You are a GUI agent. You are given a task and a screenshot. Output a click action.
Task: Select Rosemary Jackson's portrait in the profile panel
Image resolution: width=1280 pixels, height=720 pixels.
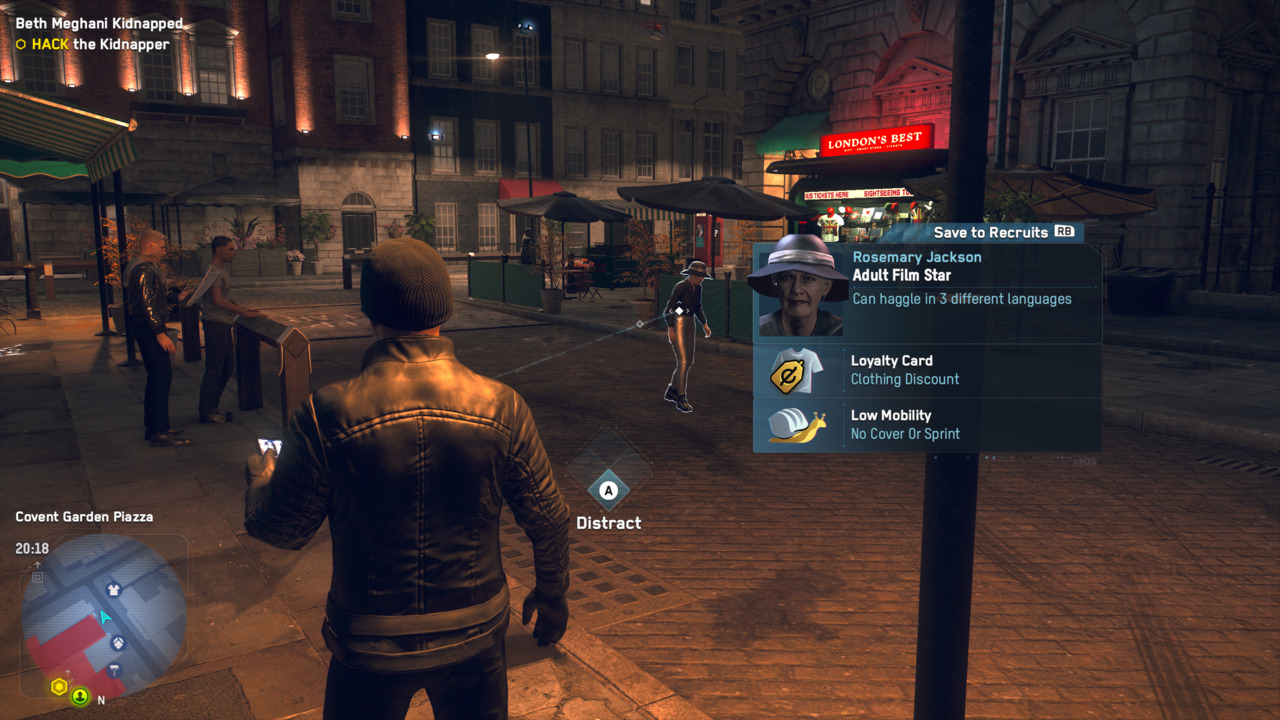pyautogui.click(x=798, y=288)
